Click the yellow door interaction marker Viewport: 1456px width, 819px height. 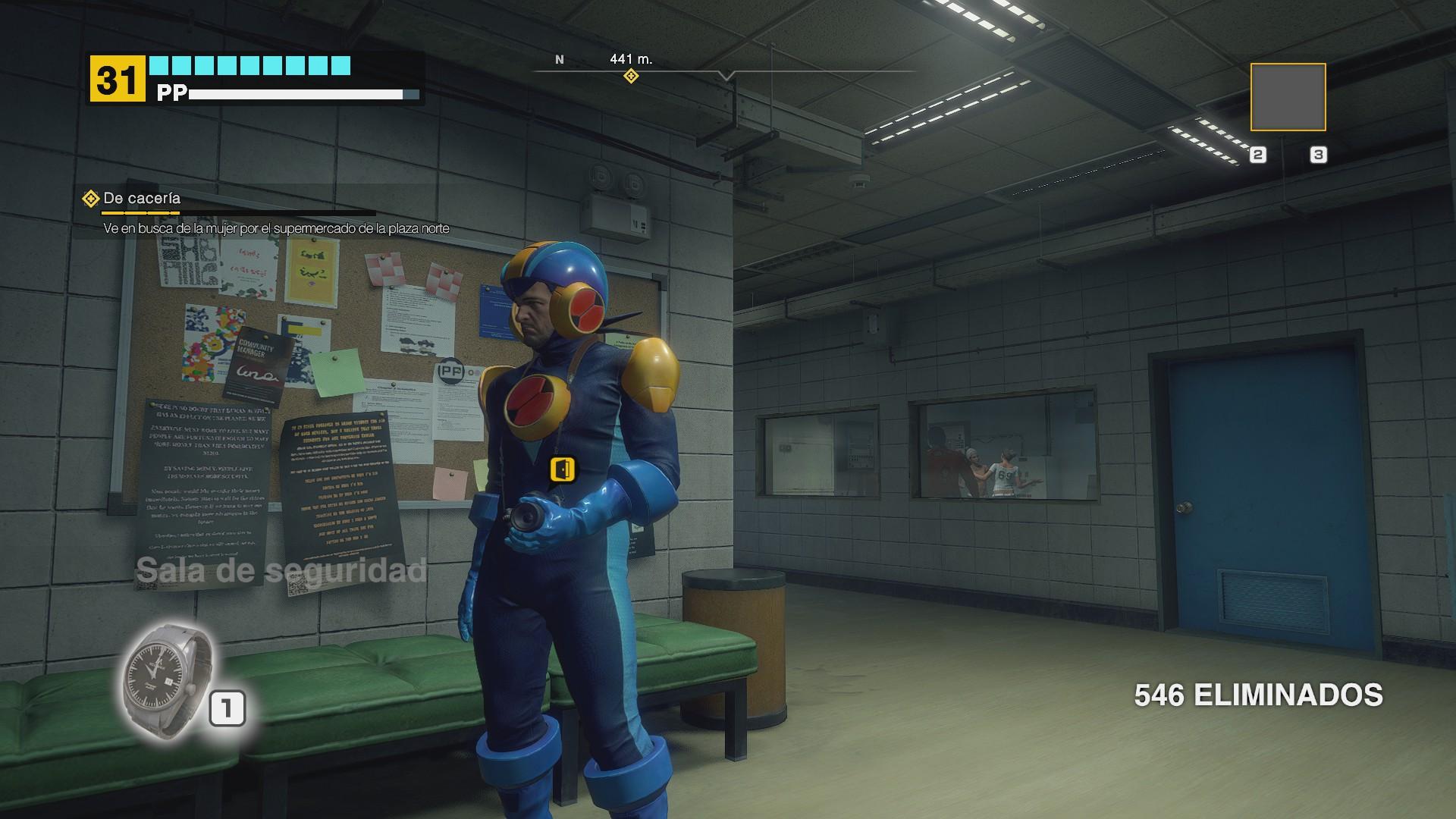pyautogui.click(x=562, y=469)
